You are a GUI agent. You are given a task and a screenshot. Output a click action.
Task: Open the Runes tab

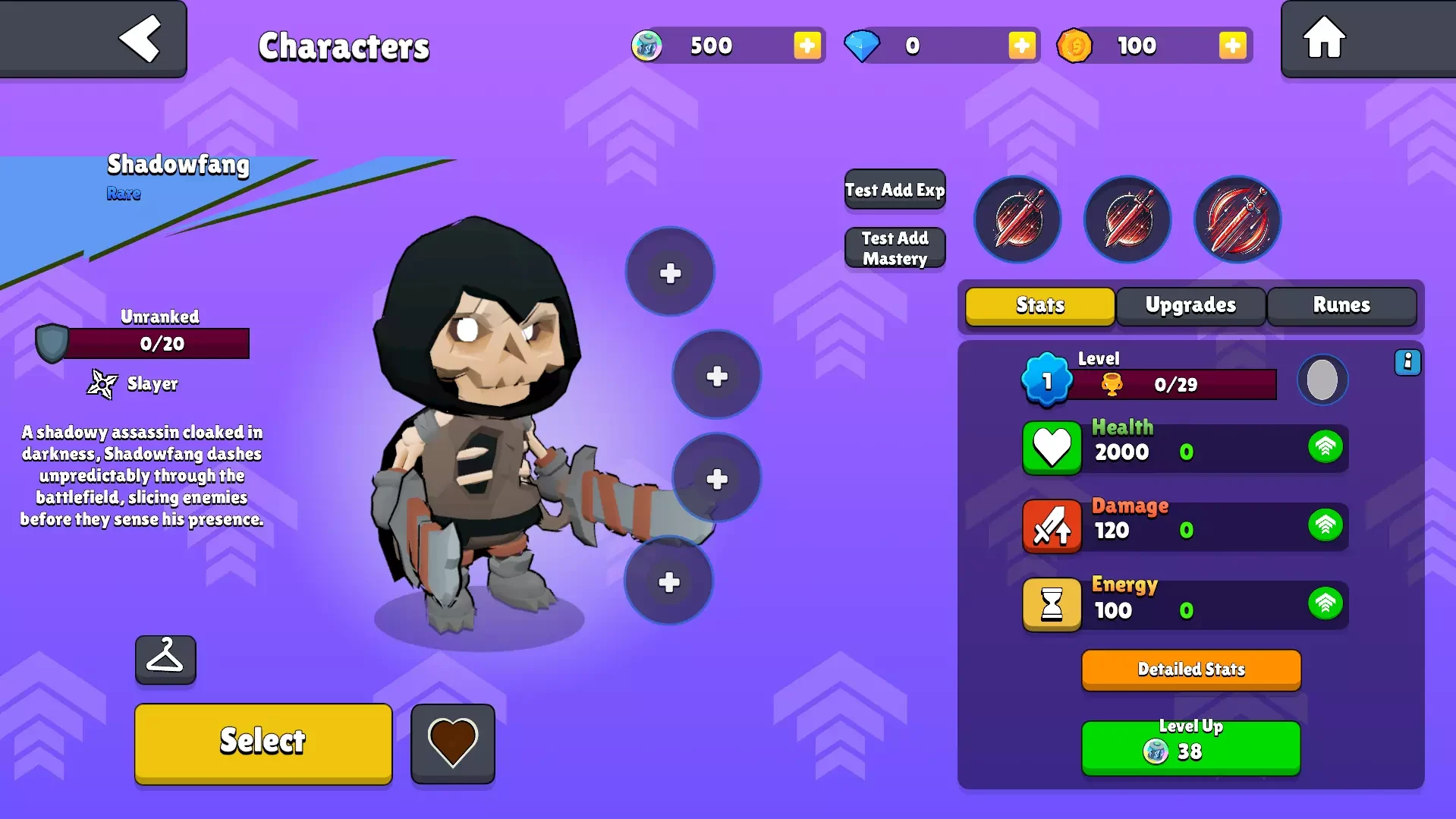(1341, 305)
